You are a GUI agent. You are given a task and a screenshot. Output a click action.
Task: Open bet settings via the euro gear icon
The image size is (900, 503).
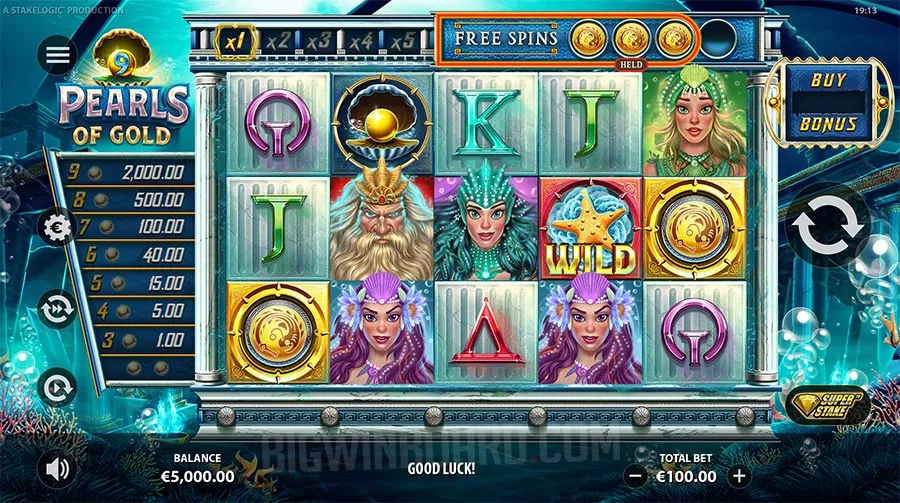[58, 228]
